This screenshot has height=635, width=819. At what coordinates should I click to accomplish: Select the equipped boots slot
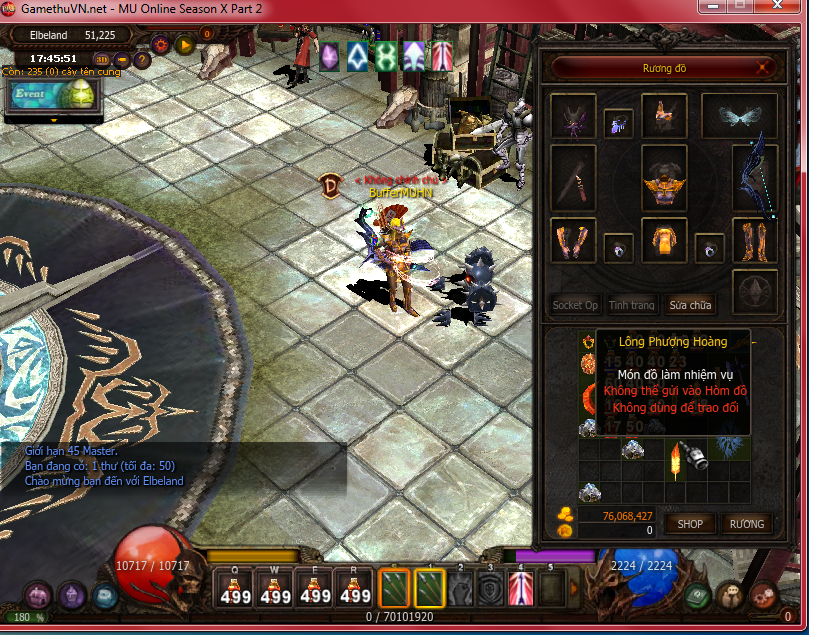click(x=755, y=241)
